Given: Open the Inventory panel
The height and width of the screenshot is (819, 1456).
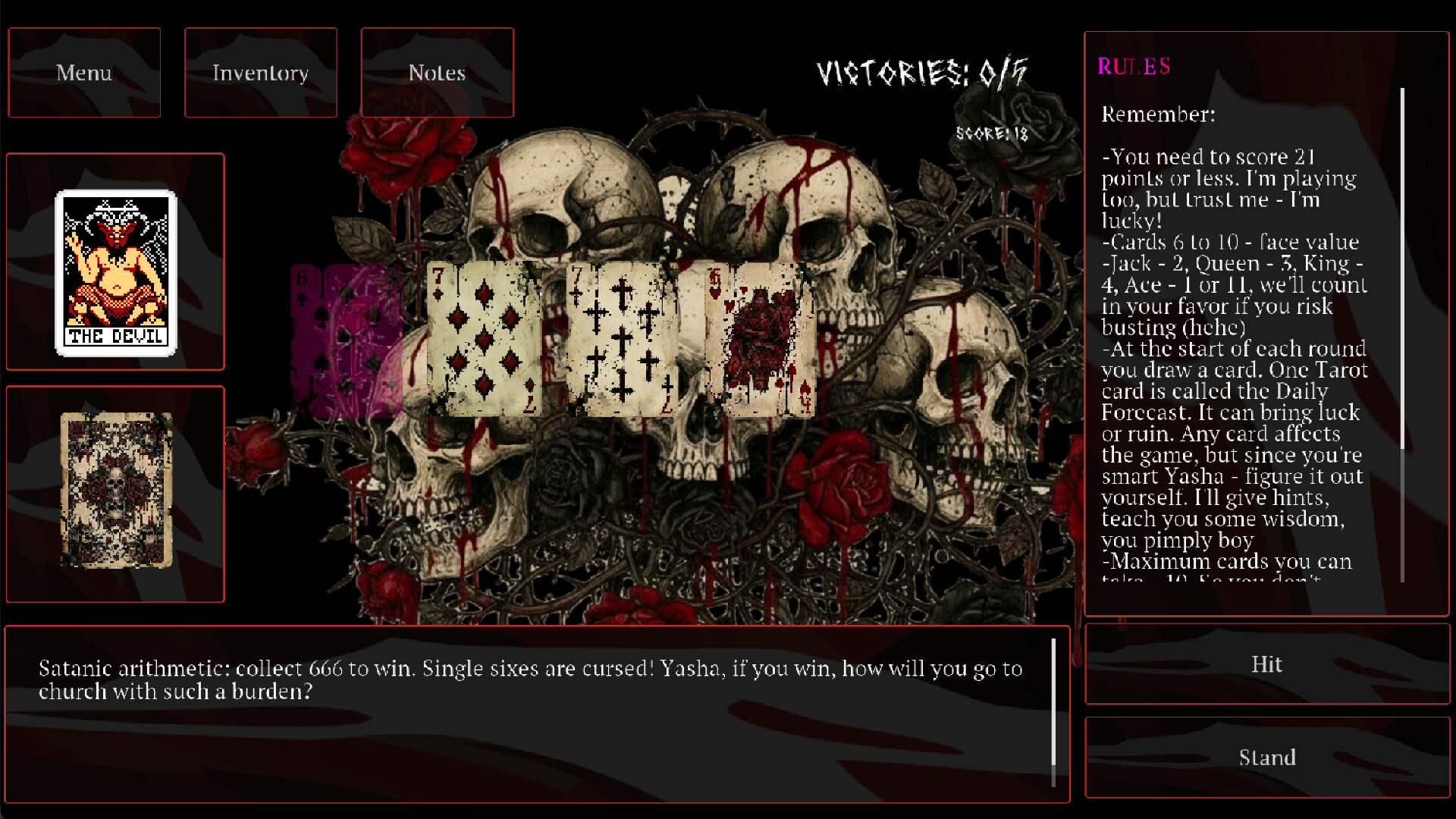Looking at the screenshot, I should pyautogui.click(x=261, y=73).
